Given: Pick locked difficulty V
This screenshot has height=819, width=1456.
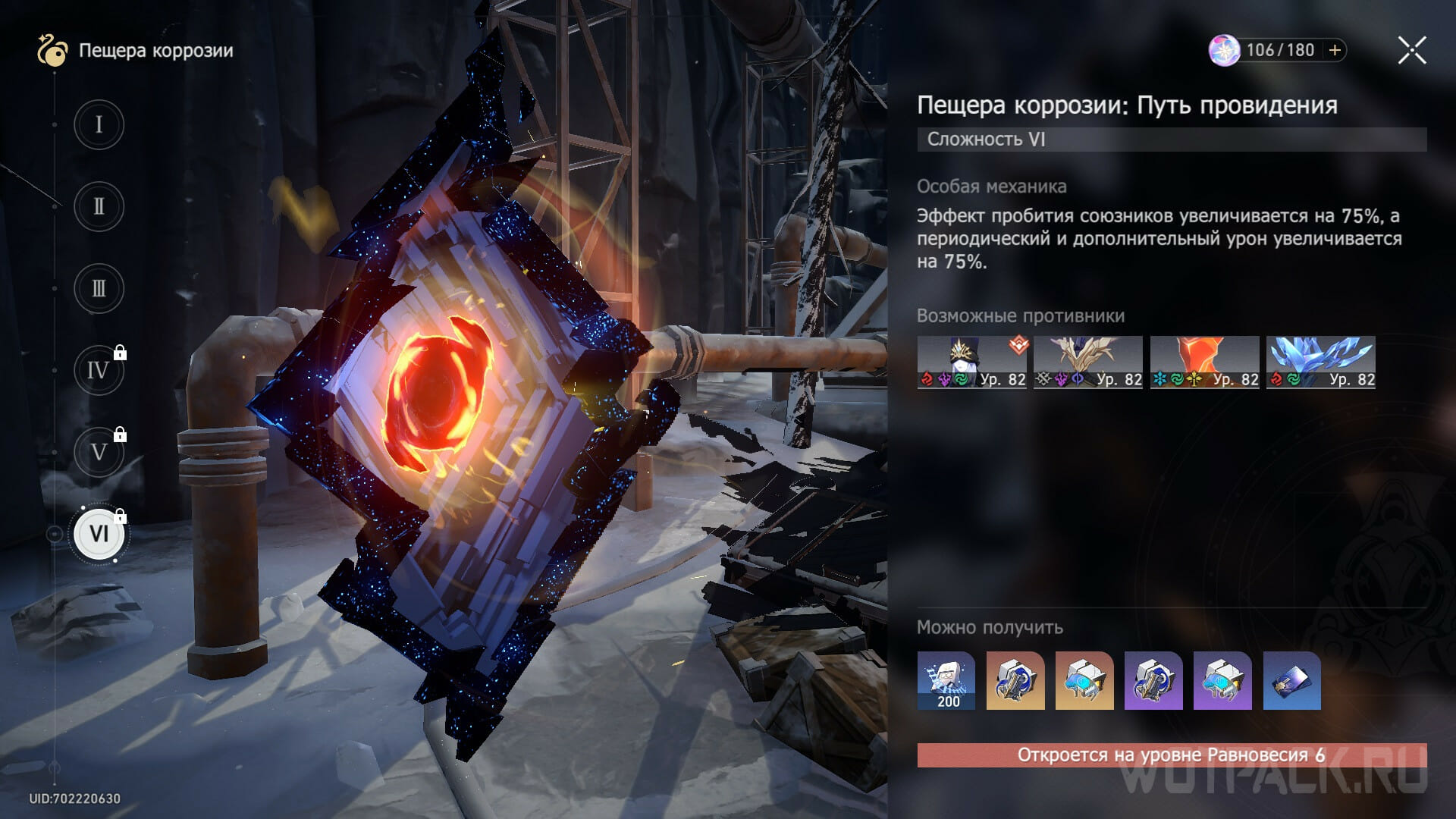Looking at the screenshot, I should tap(99, 453).
